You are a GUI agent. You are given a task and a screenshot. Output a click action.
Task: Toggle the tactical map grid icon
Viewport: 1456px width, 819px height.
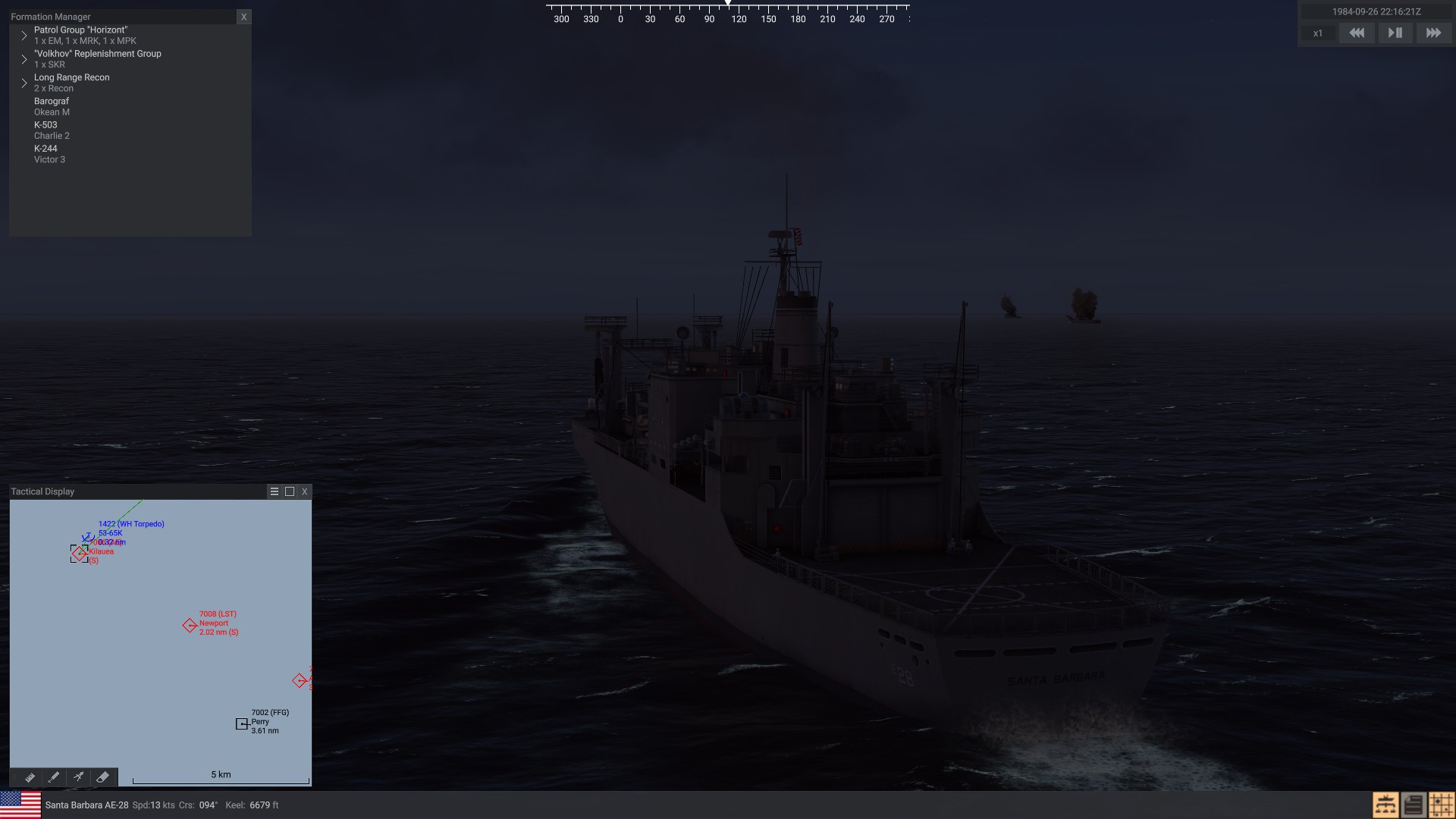pos(1441,805)
